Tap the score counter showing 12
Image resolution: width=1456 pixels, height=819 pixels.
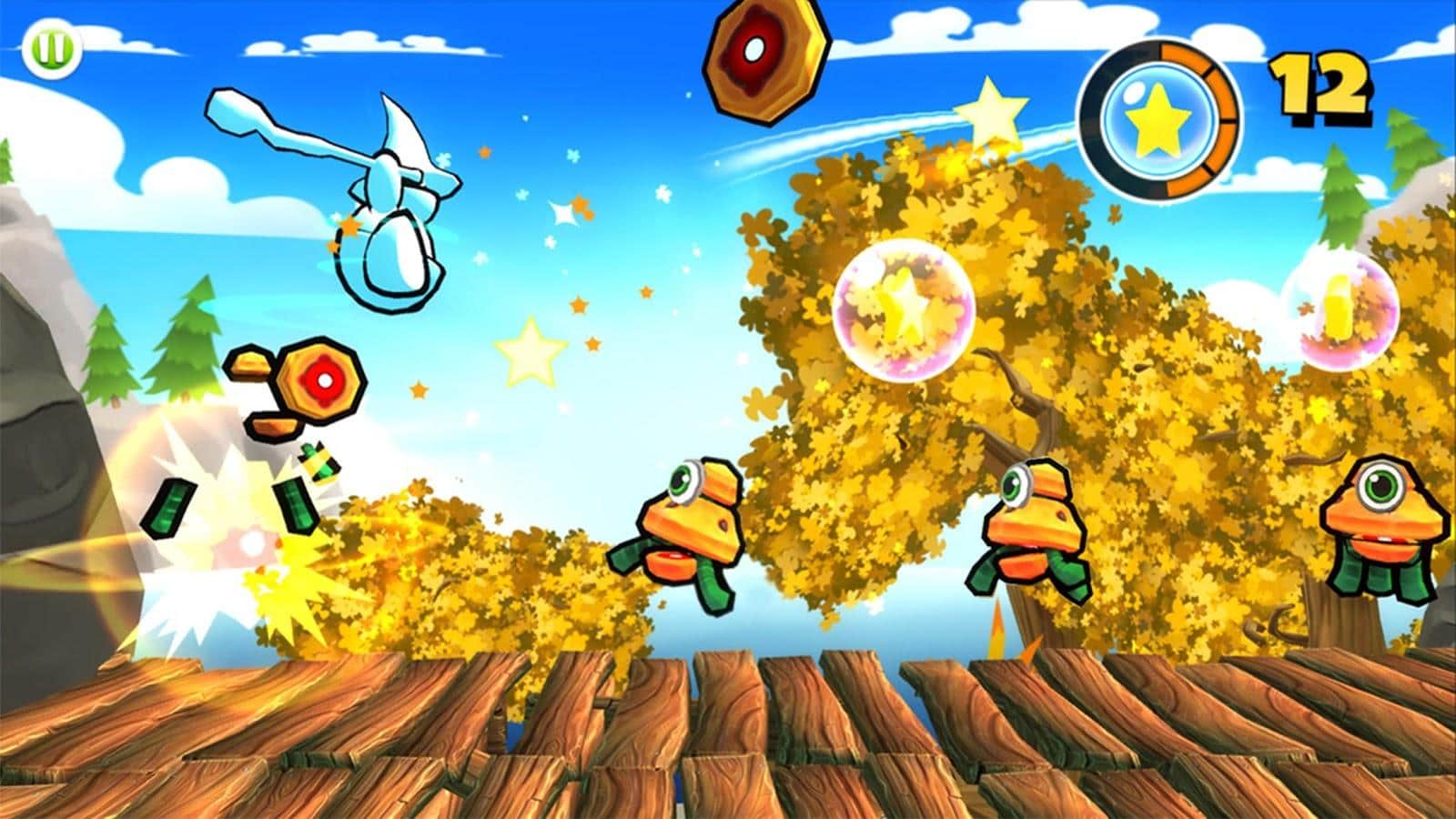[1320, 86]
